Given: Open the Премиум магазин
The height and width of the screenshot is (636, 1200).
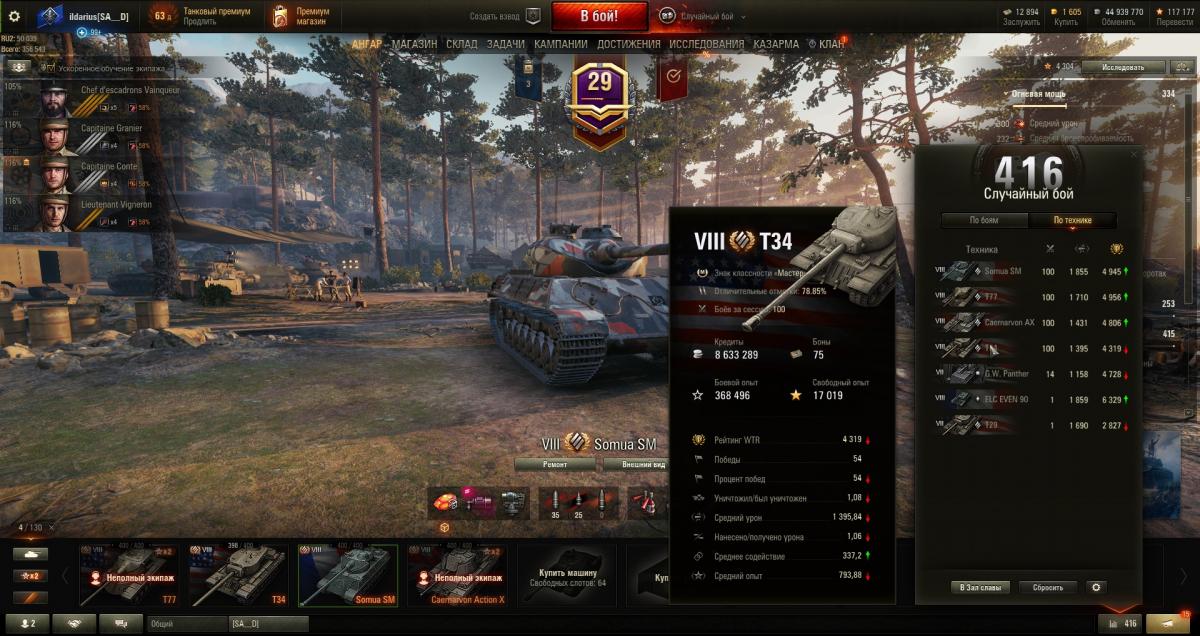Looking at the screenshot, I should pos(304,16).
